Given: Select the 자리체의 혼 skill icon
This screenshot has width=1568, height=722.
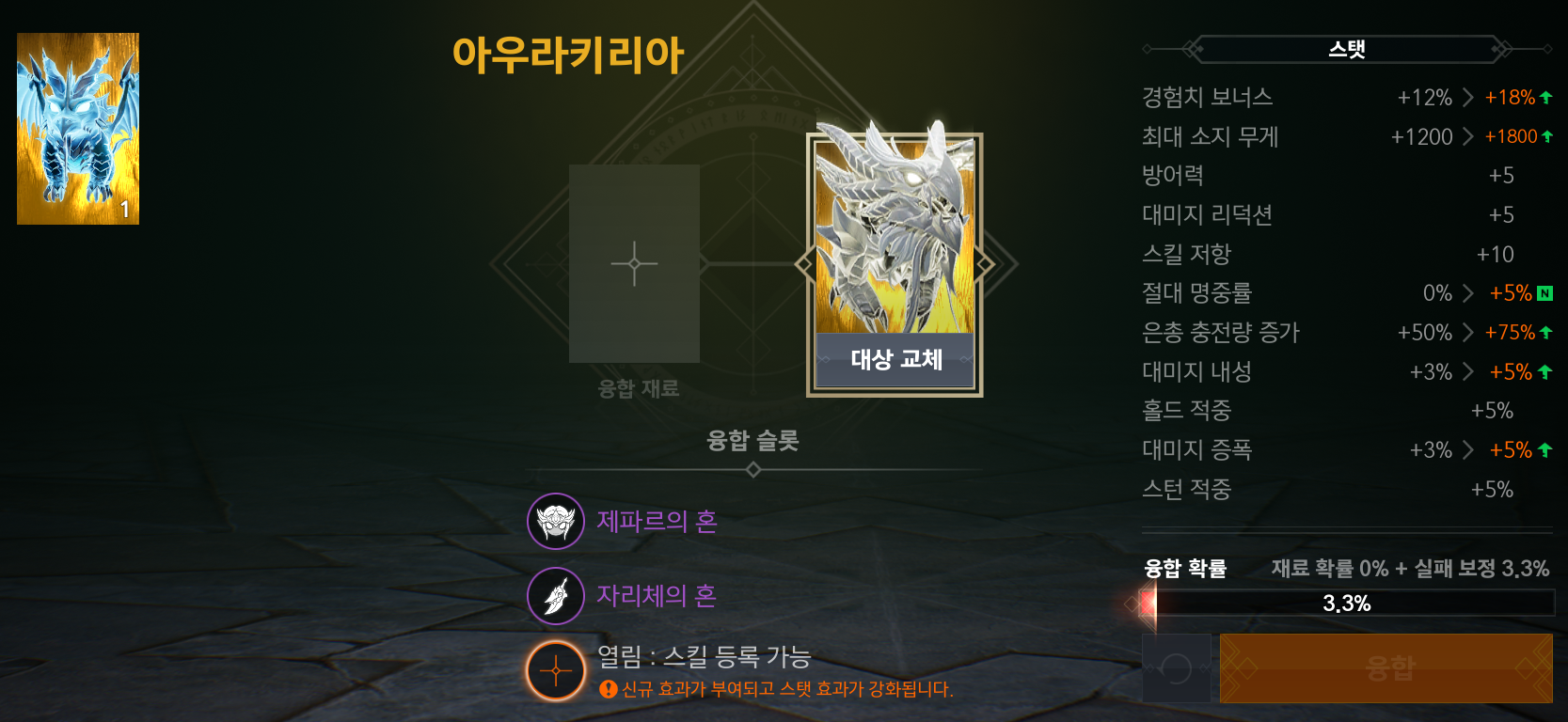Looking at the screenshot, I should click(x=555, y=595).
